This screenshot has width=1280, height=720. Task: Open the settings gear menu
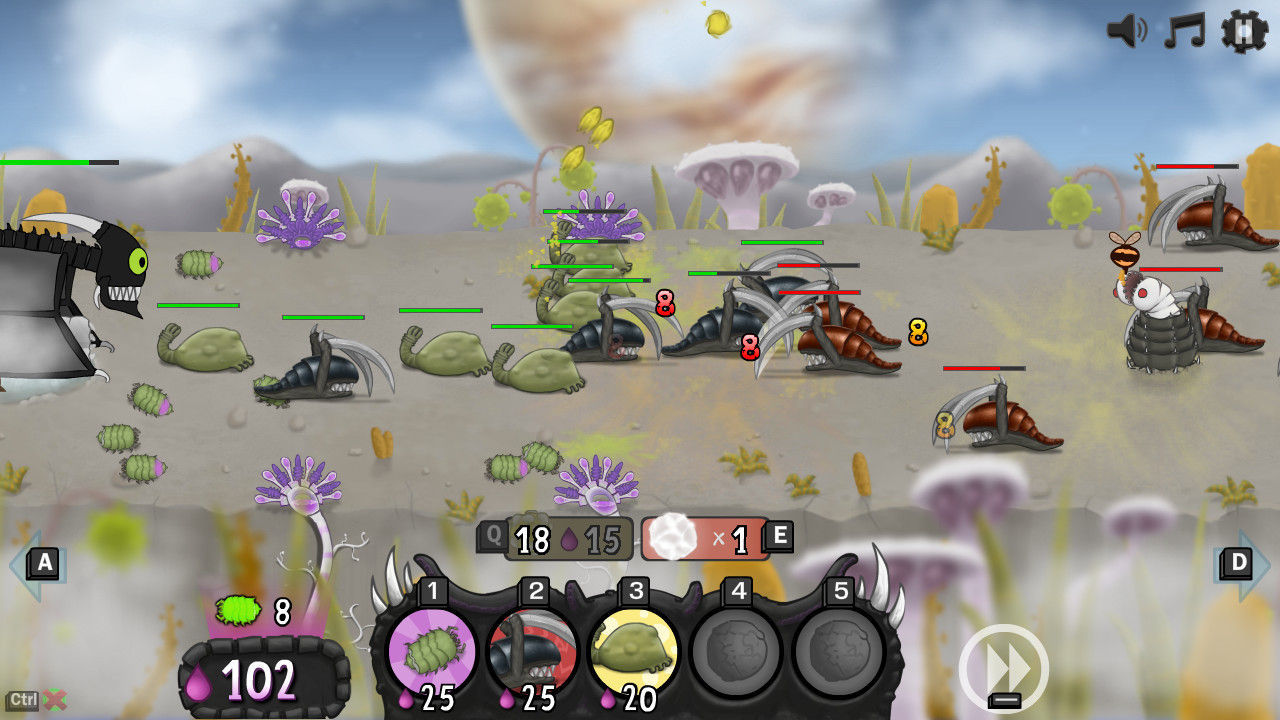pos(1243,33)
